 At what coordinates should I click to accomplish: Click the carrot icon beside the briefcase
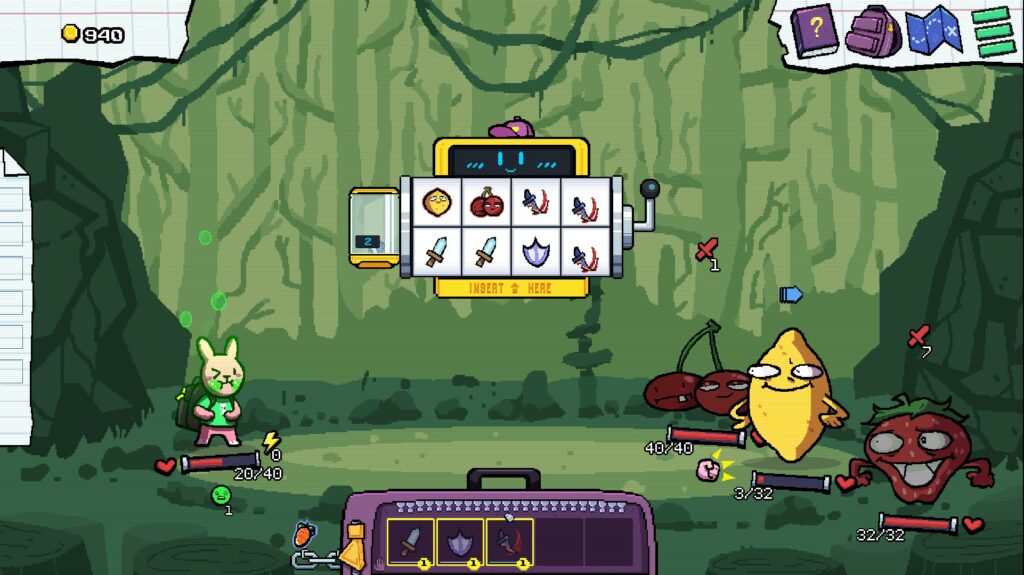pos(304,536)
